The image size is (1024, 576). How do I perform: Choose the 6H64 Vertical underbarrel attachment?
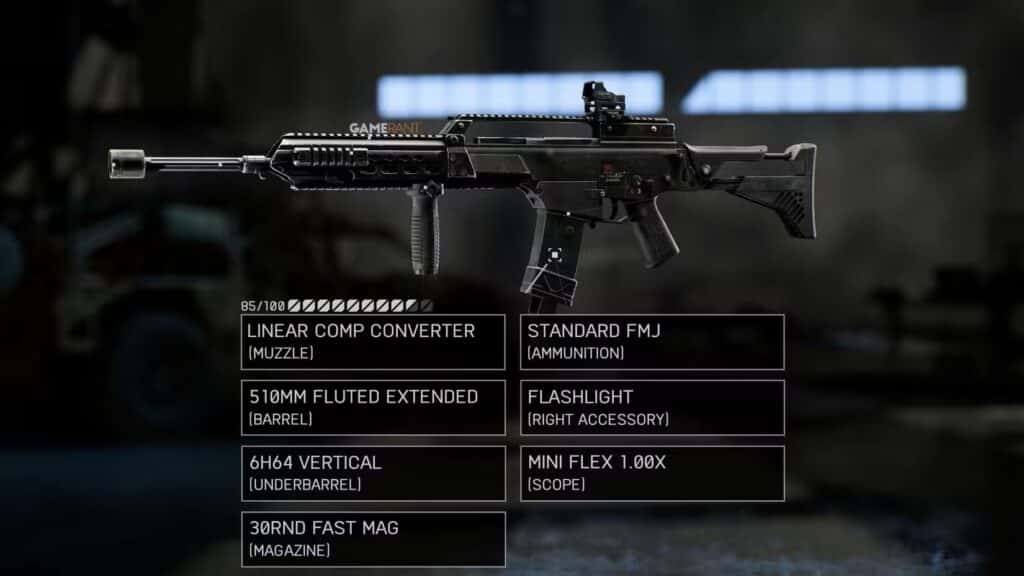coord(373,473)
